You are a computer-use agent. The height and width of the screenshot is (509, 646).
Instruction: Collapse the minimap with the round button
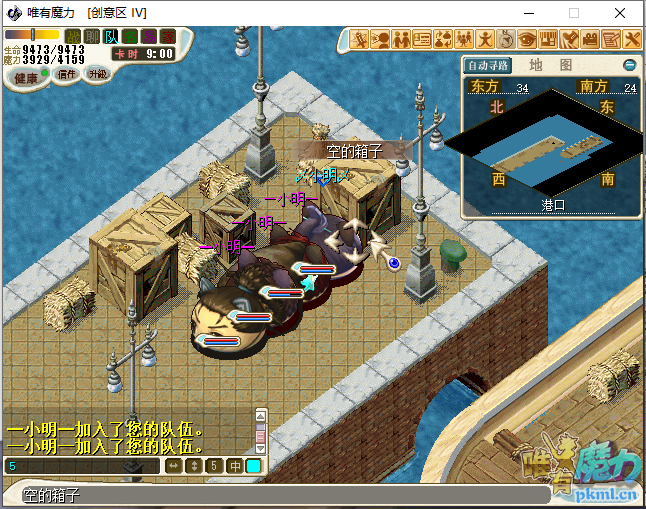[630, 65]
